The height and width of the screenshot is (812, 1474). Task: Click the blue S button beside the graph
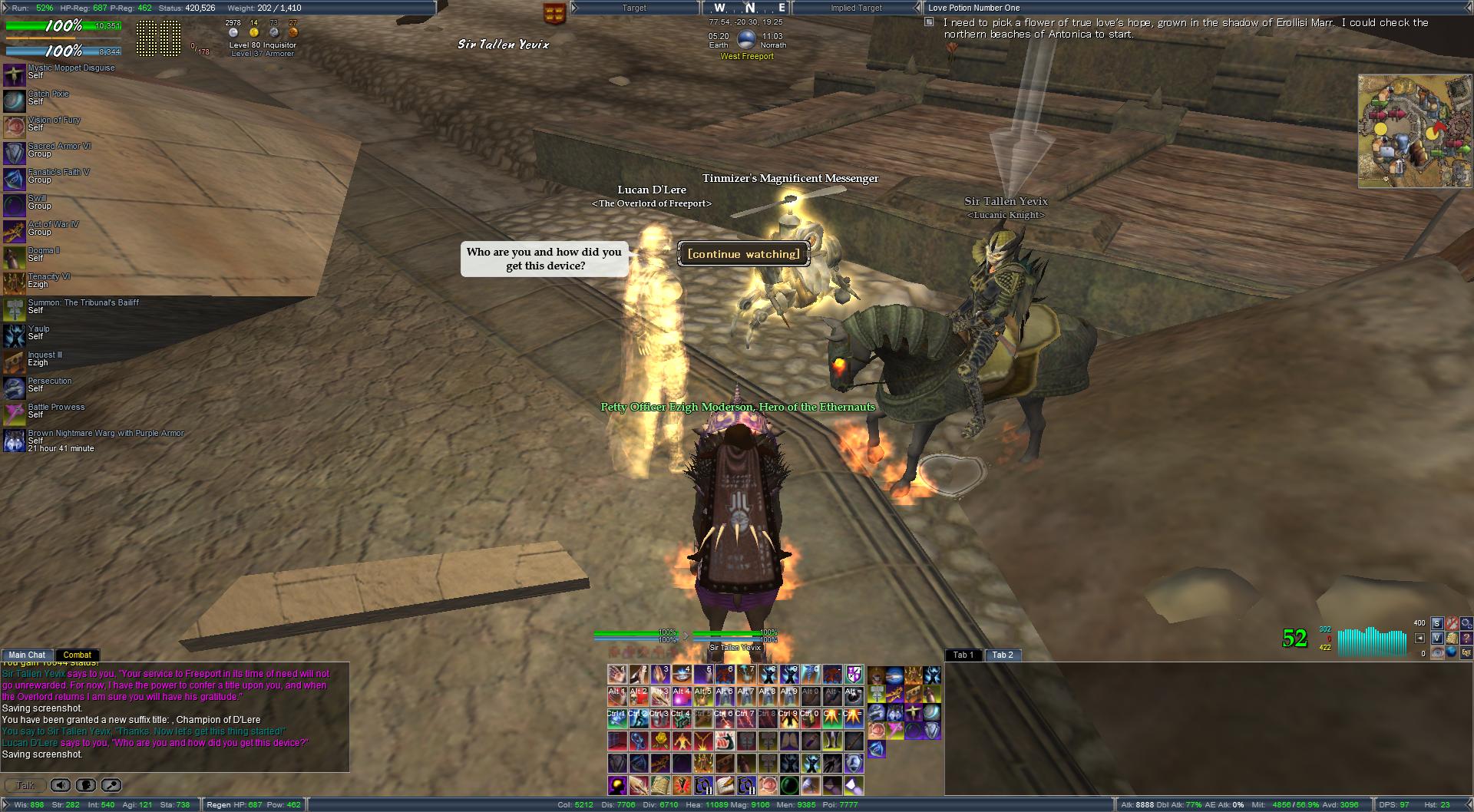[x=1437, y=623]
